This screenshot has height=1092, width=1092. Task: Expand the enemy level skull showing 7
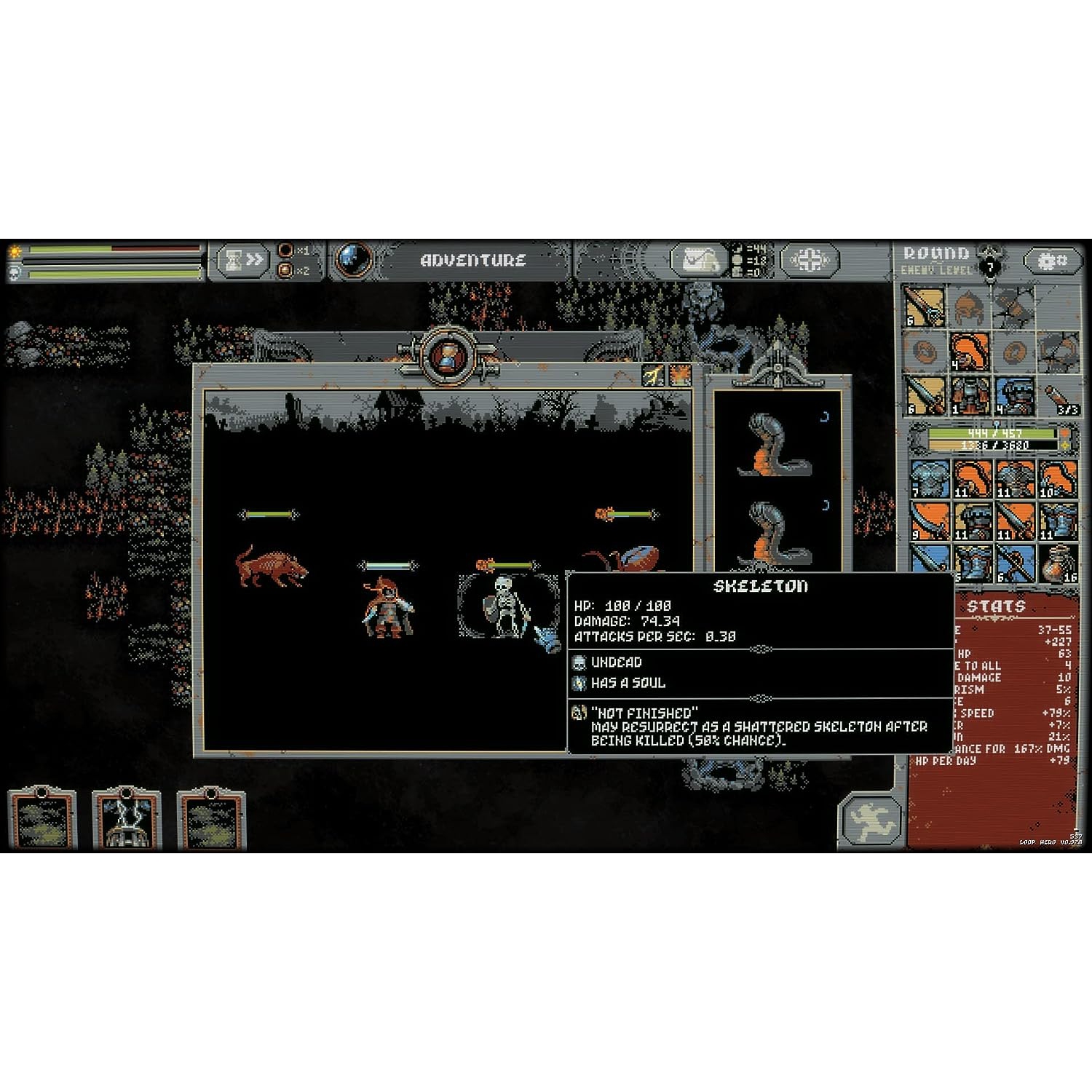tap(989, 267)
